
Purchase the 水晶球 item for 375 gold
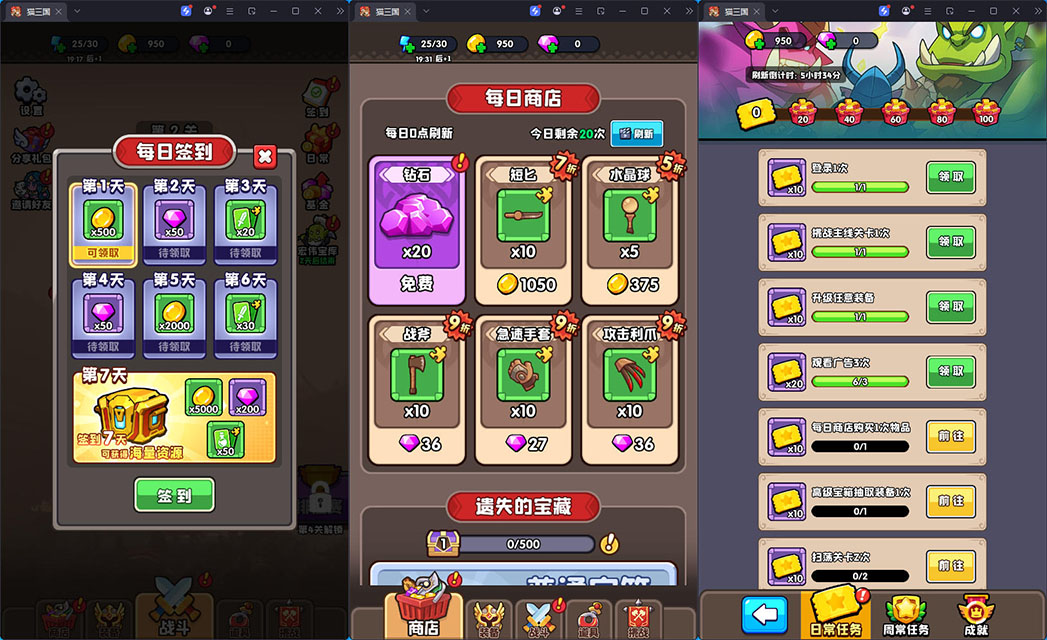[x=629, y=228]
